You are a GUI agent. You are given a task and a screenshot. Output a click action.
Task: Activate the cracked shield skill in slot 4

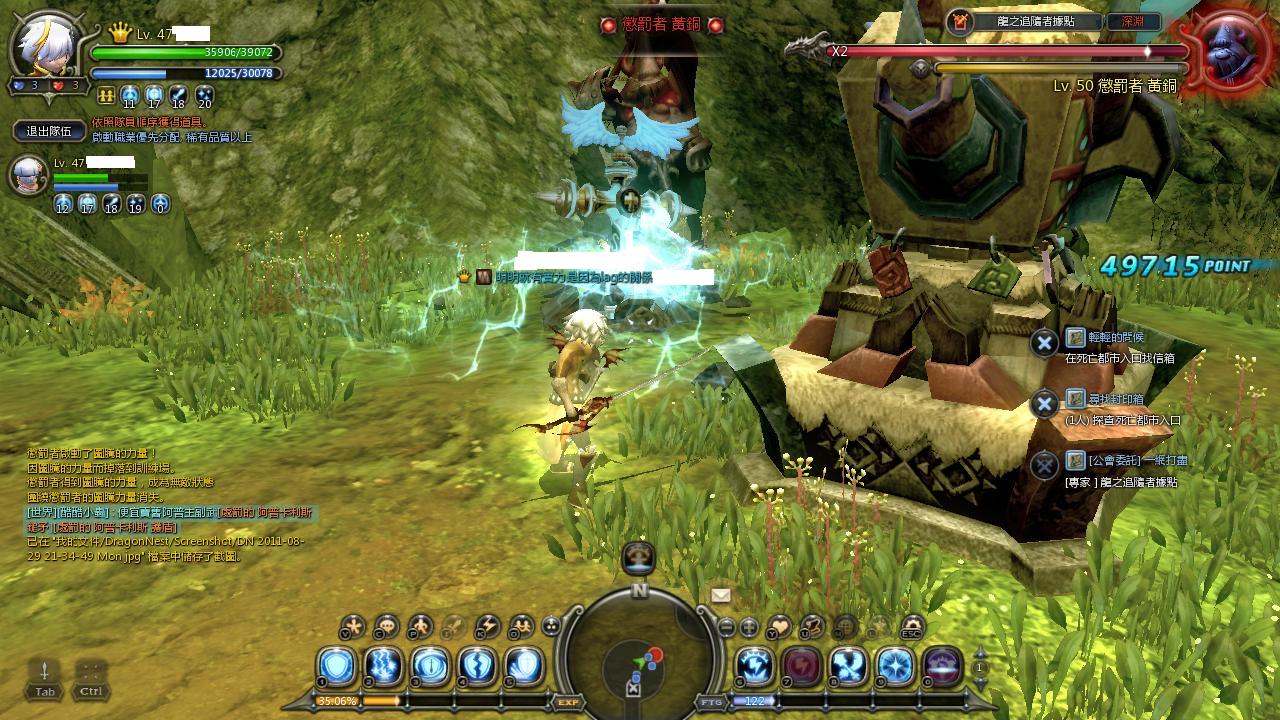(x=478, y=666)
